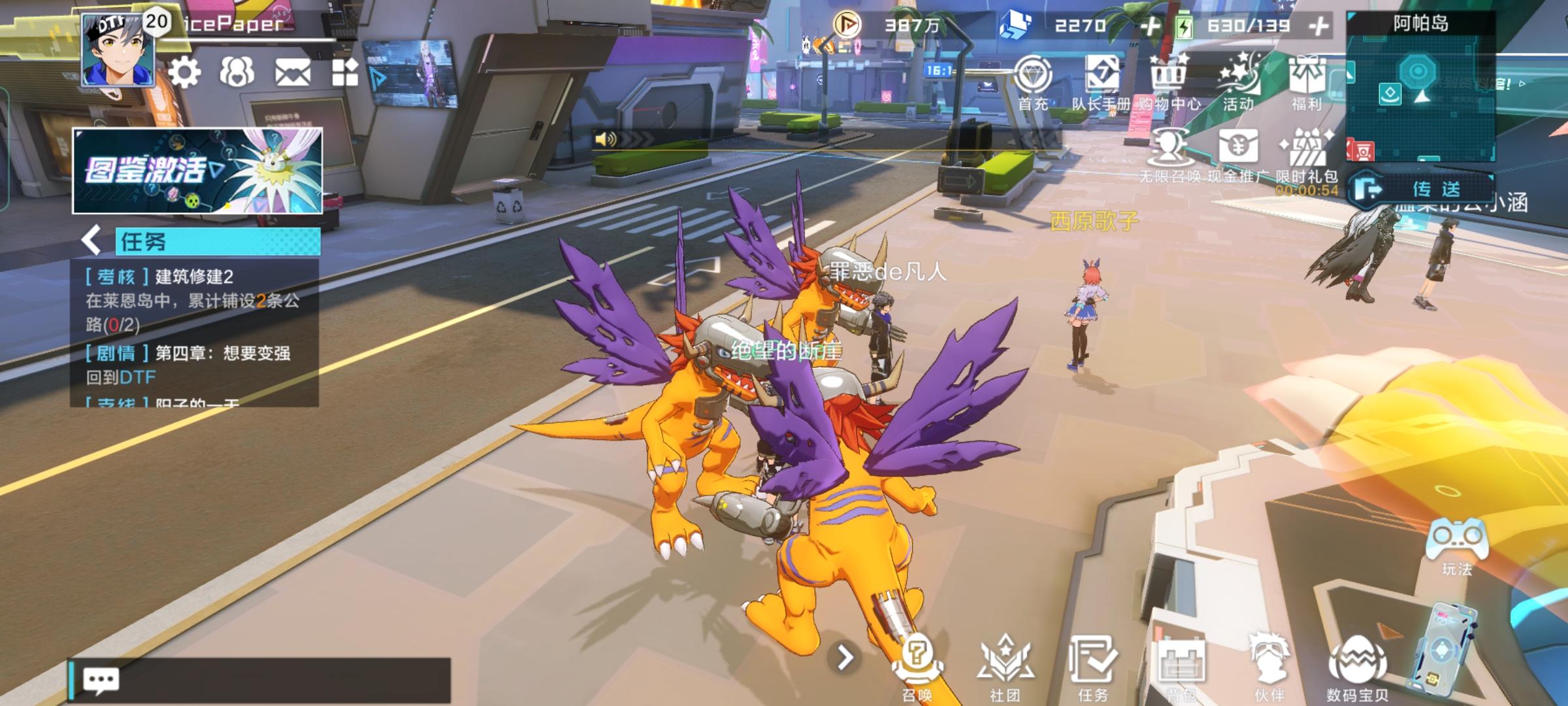This screenshot has width=1568, height=706.
Task: Open the 限时礼包 limited-time pack
Action: (1307, 156)
